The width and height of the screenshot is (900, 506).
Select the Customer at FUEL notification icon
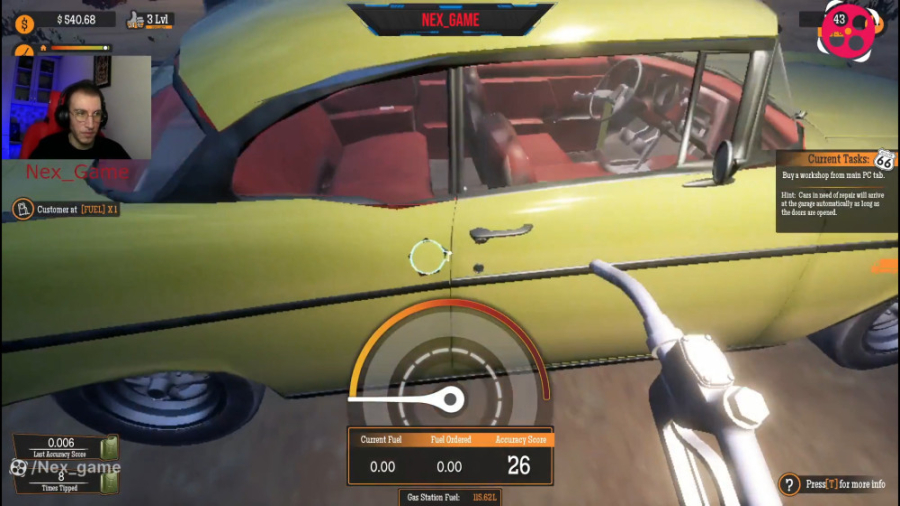pos(22,210)
